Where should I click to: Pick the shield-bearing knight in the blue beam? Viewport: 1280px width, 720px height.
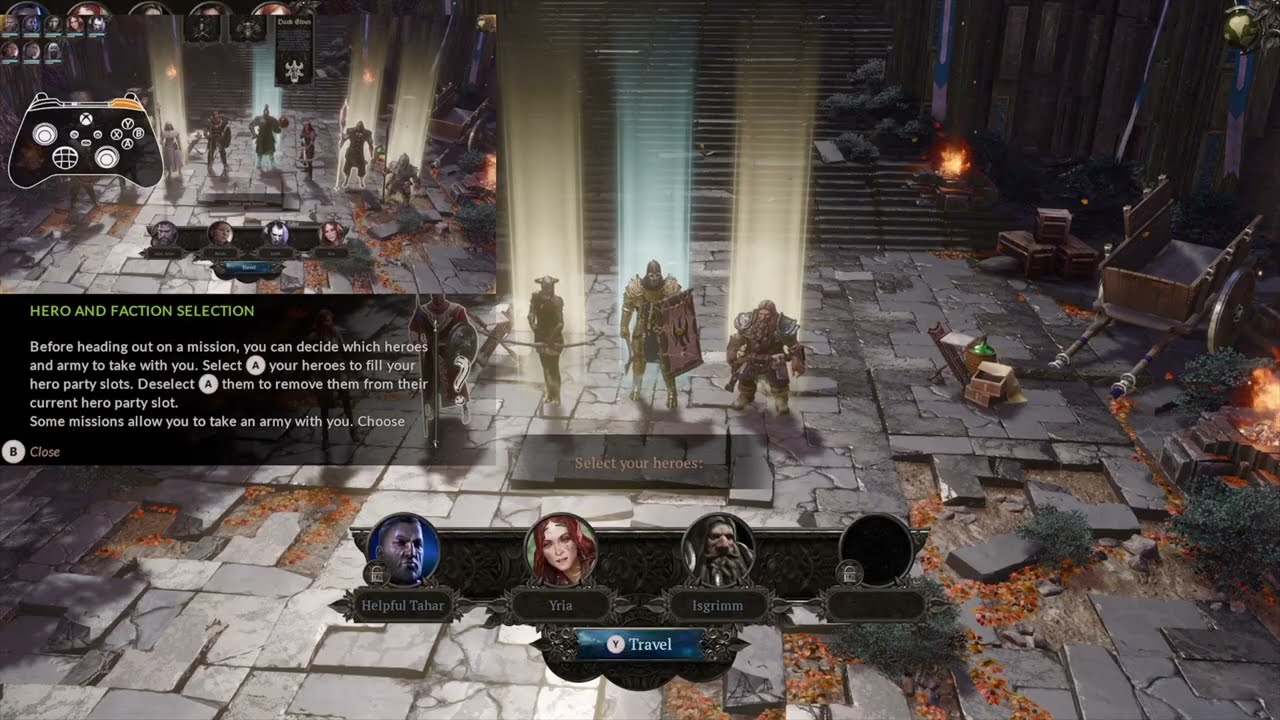point(655,335)
